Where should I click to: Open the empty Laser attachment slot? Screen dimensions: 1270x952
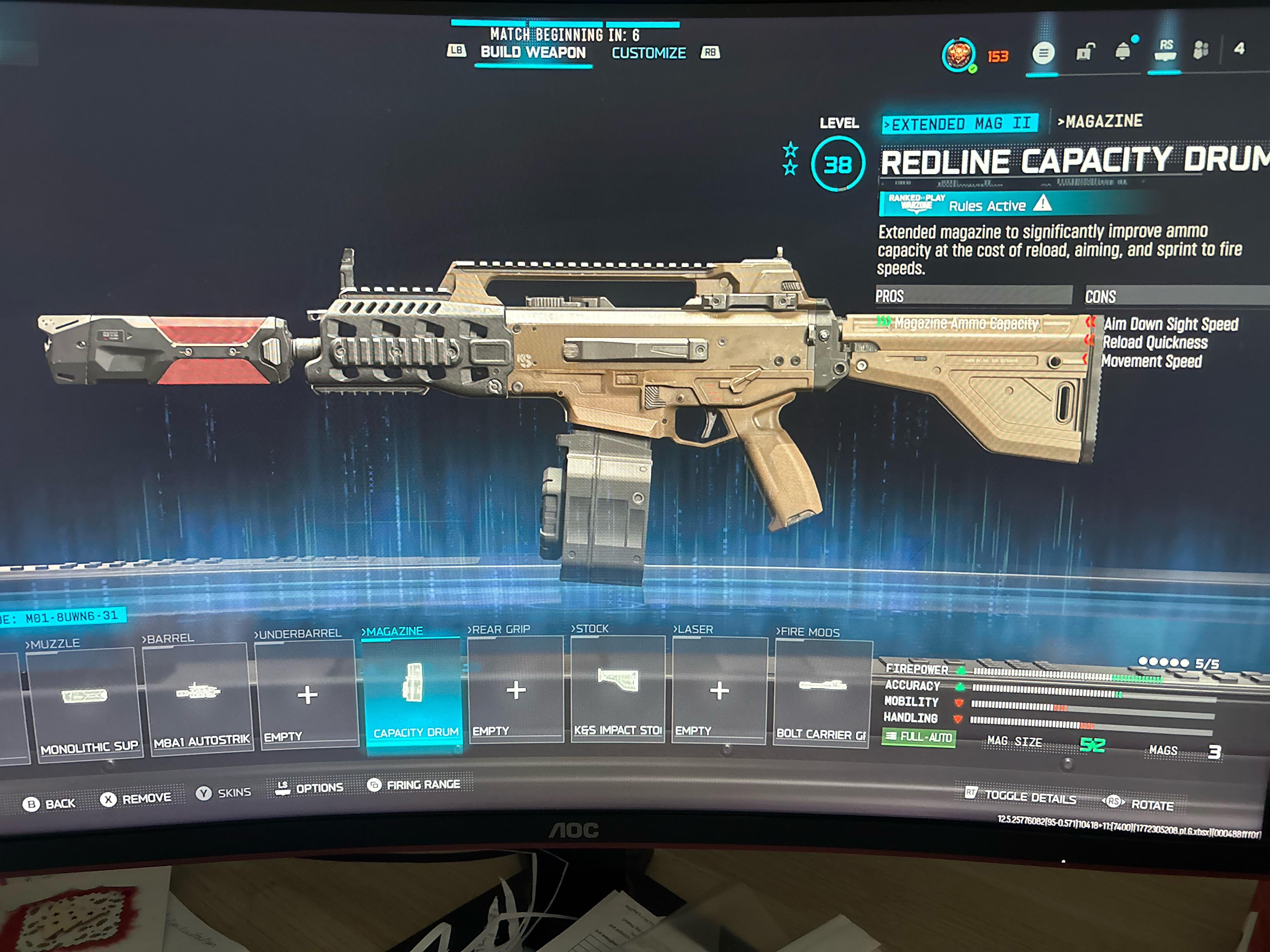click(719, 690)
